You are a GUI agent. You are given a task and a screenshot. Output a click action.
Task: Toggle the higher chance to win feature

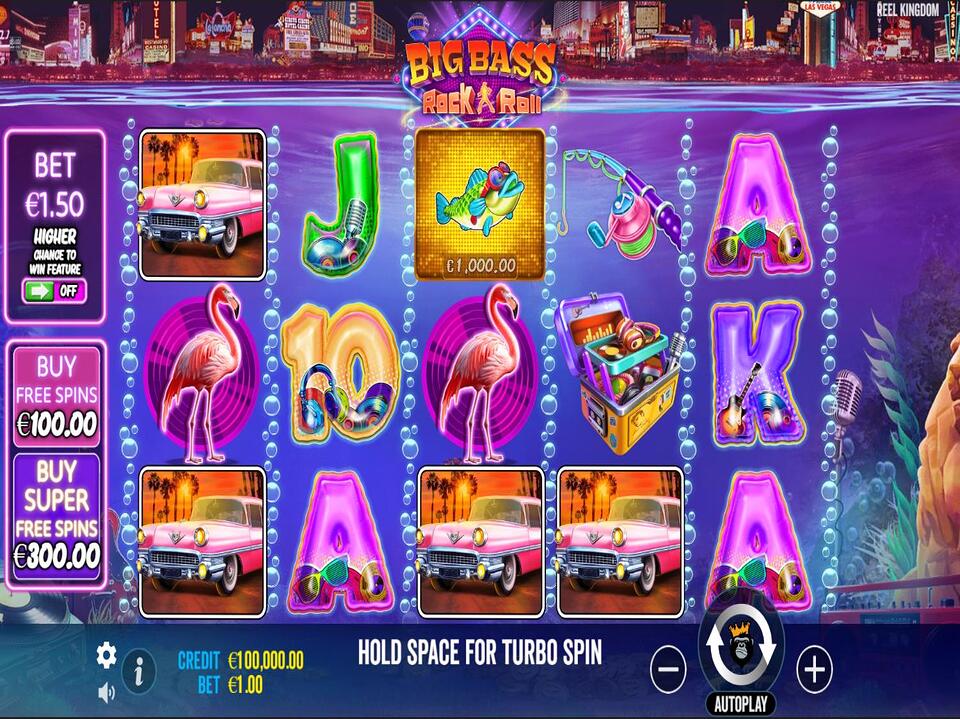click(55, 291)
